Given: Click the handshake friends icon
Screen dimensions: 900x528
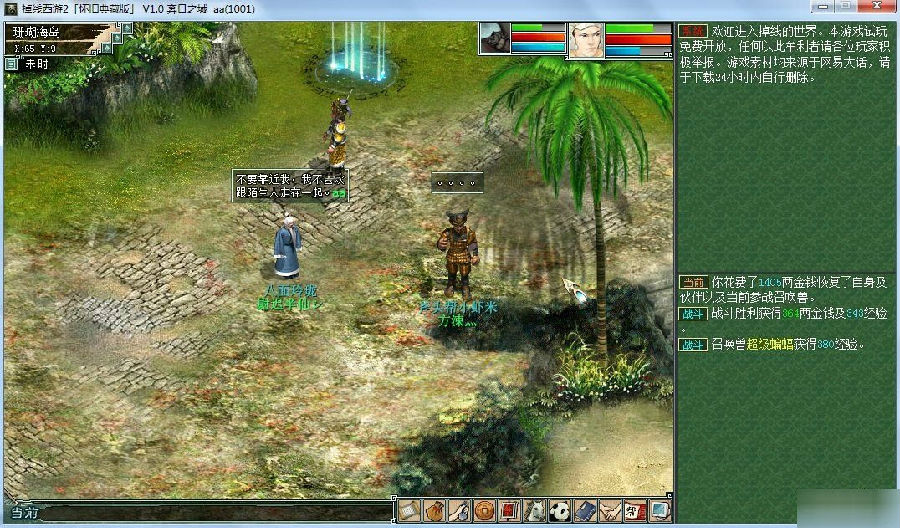Looking at the screenshot, I should [x=610, y=510].
